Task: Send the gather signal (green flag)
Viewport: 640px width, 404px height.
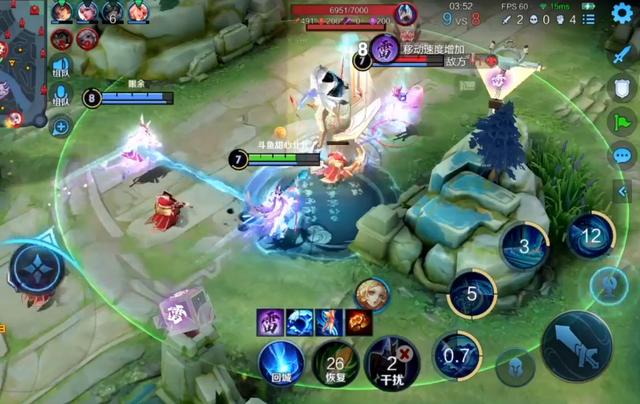Action: (x=621, y=122)
